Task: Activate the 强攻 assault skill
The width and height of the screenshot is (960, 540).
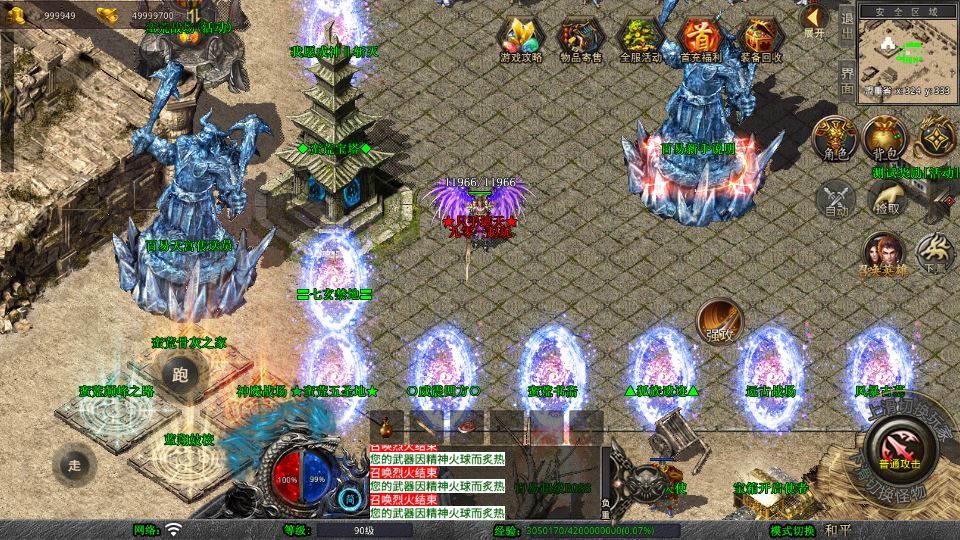Action: pos(719,322)
